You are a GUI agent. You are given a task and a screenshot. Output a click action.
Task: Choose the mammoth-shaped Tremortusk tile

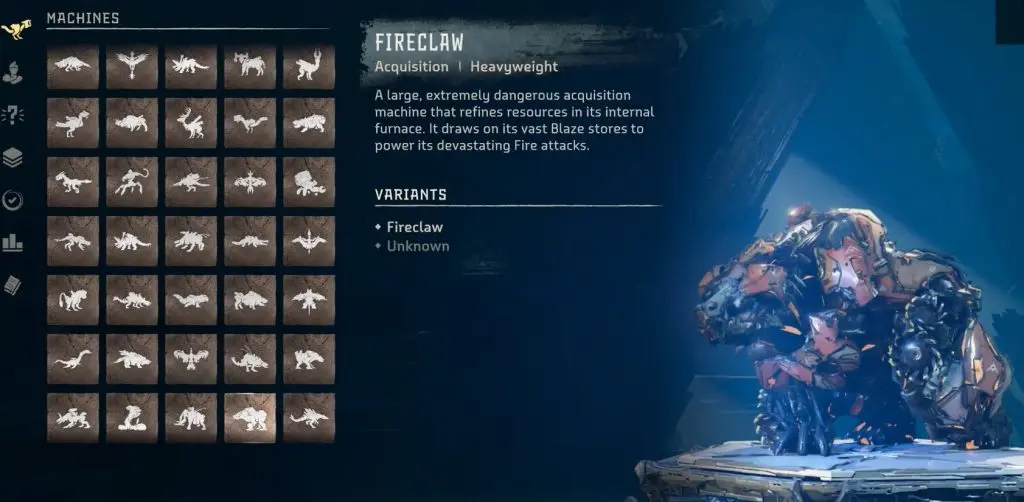coord(191,416)
